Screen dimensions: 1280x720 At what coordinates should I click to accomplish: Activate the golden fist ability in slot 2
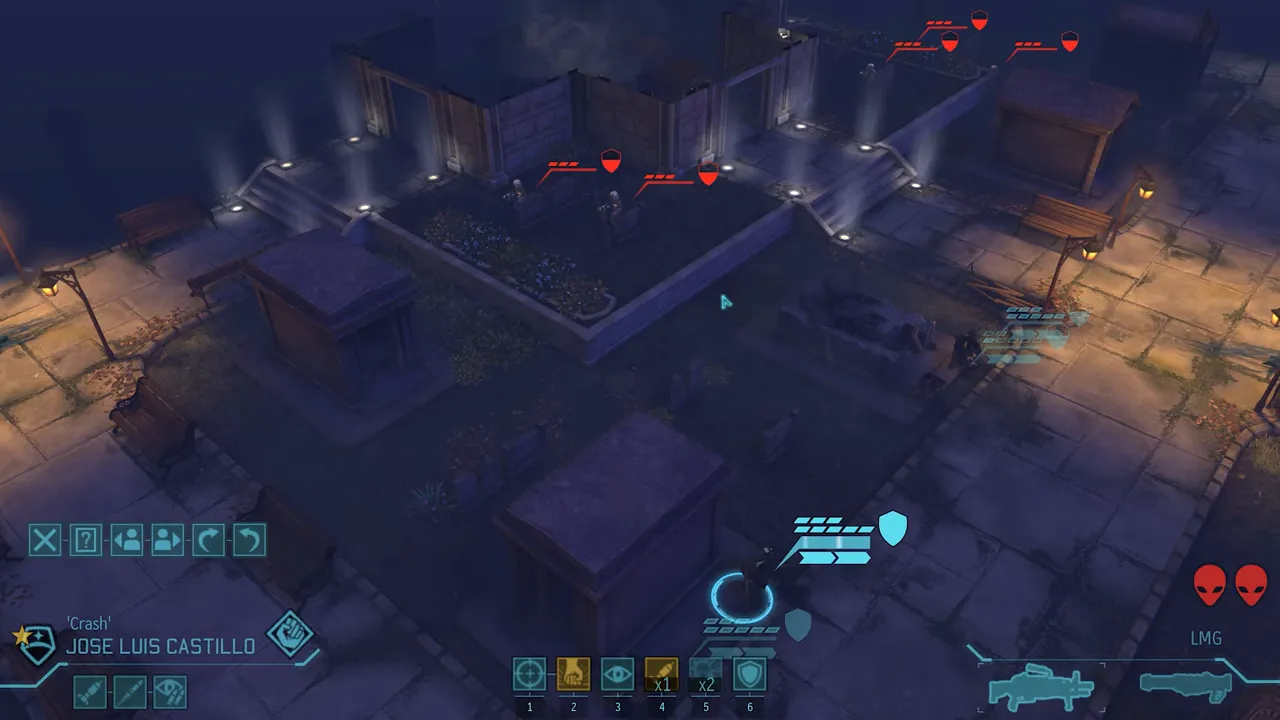573,674
